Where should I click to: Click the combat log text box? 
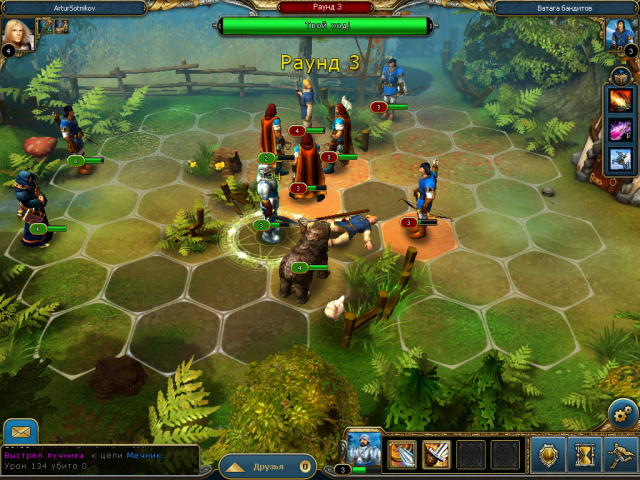[98, 460]
